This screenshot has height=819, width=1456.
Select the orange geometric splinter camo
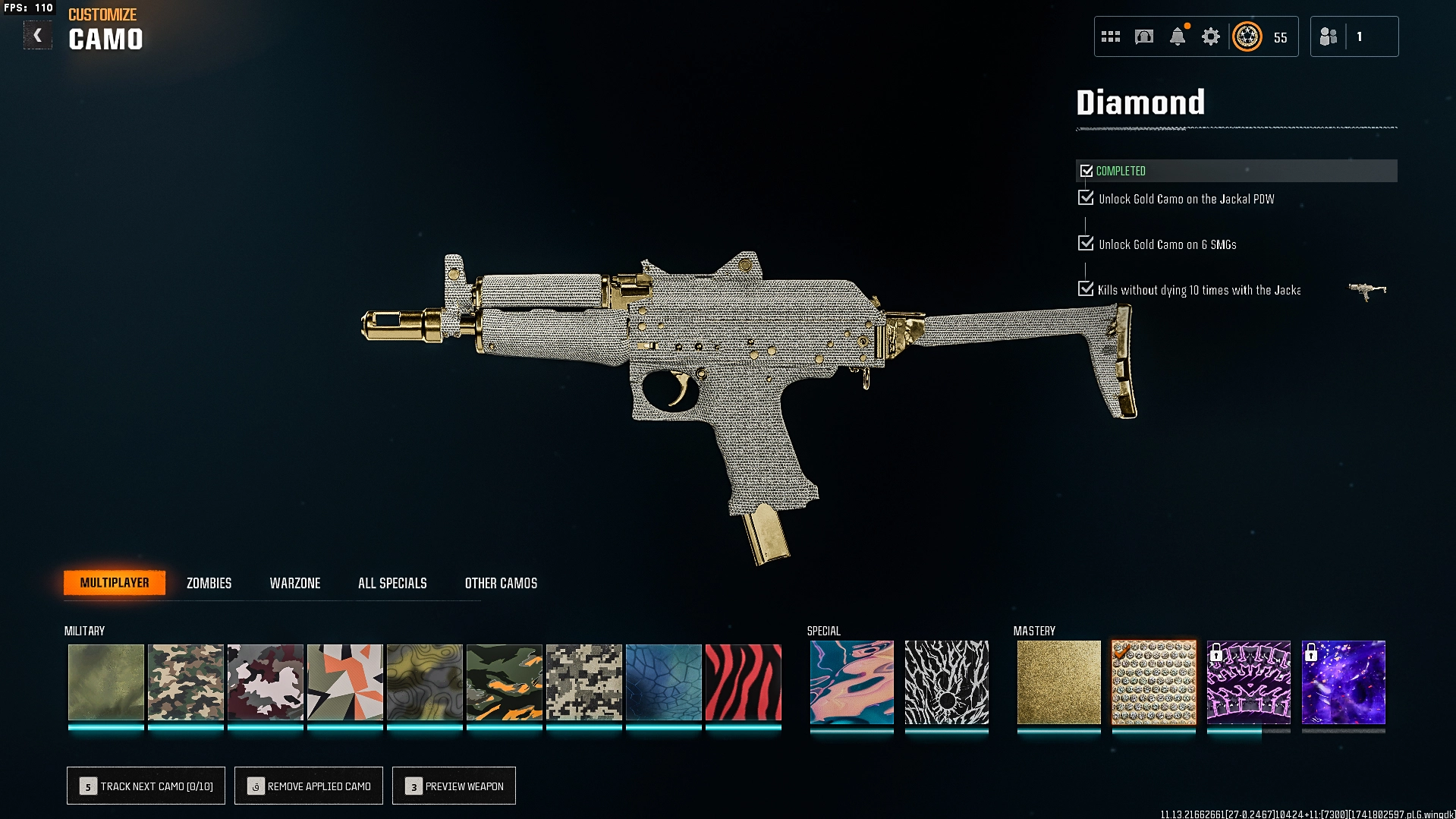click(x=344, y=682)
